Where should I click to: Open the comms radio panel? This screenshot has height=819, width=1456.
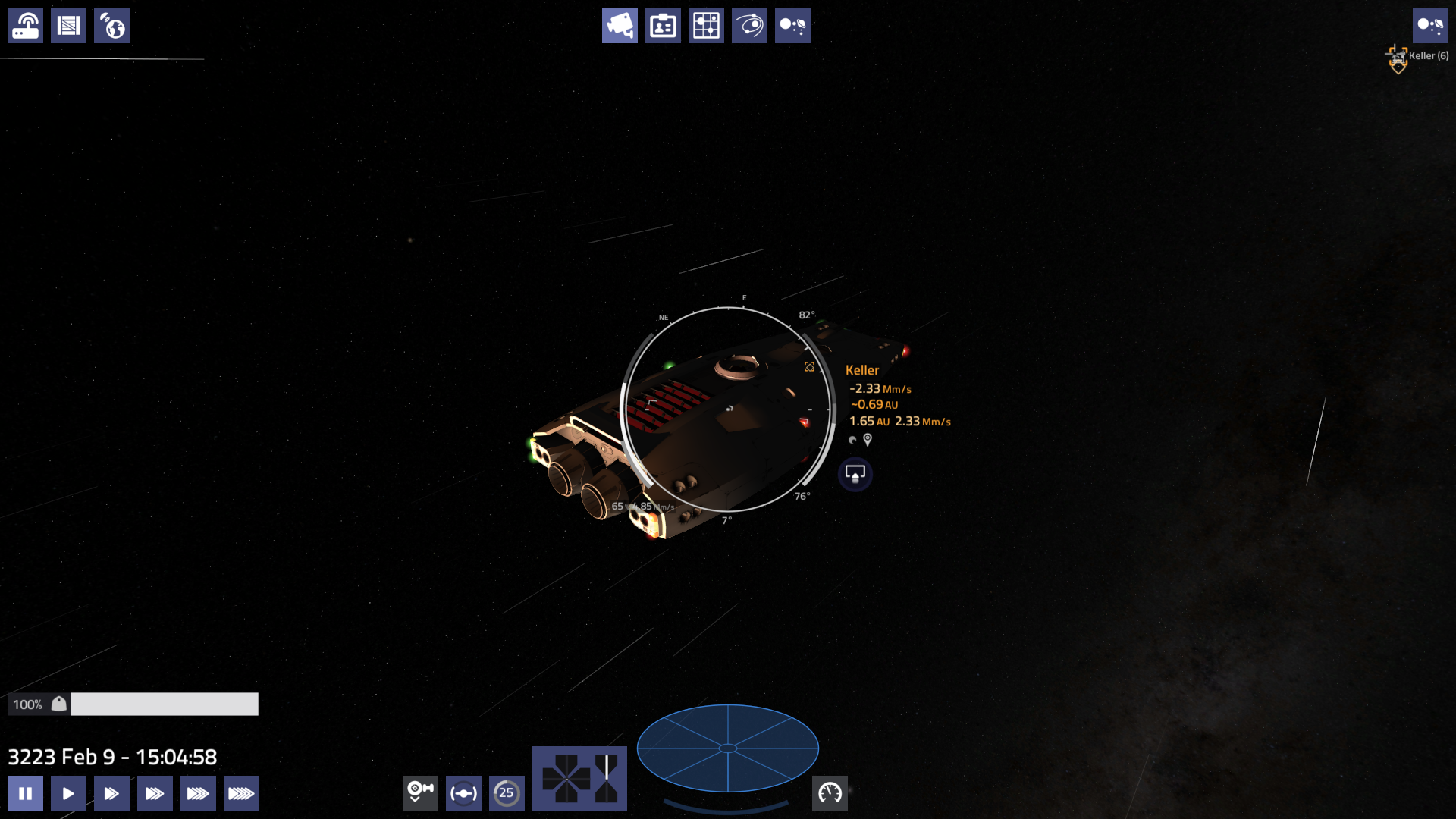(x=25, y=25)
